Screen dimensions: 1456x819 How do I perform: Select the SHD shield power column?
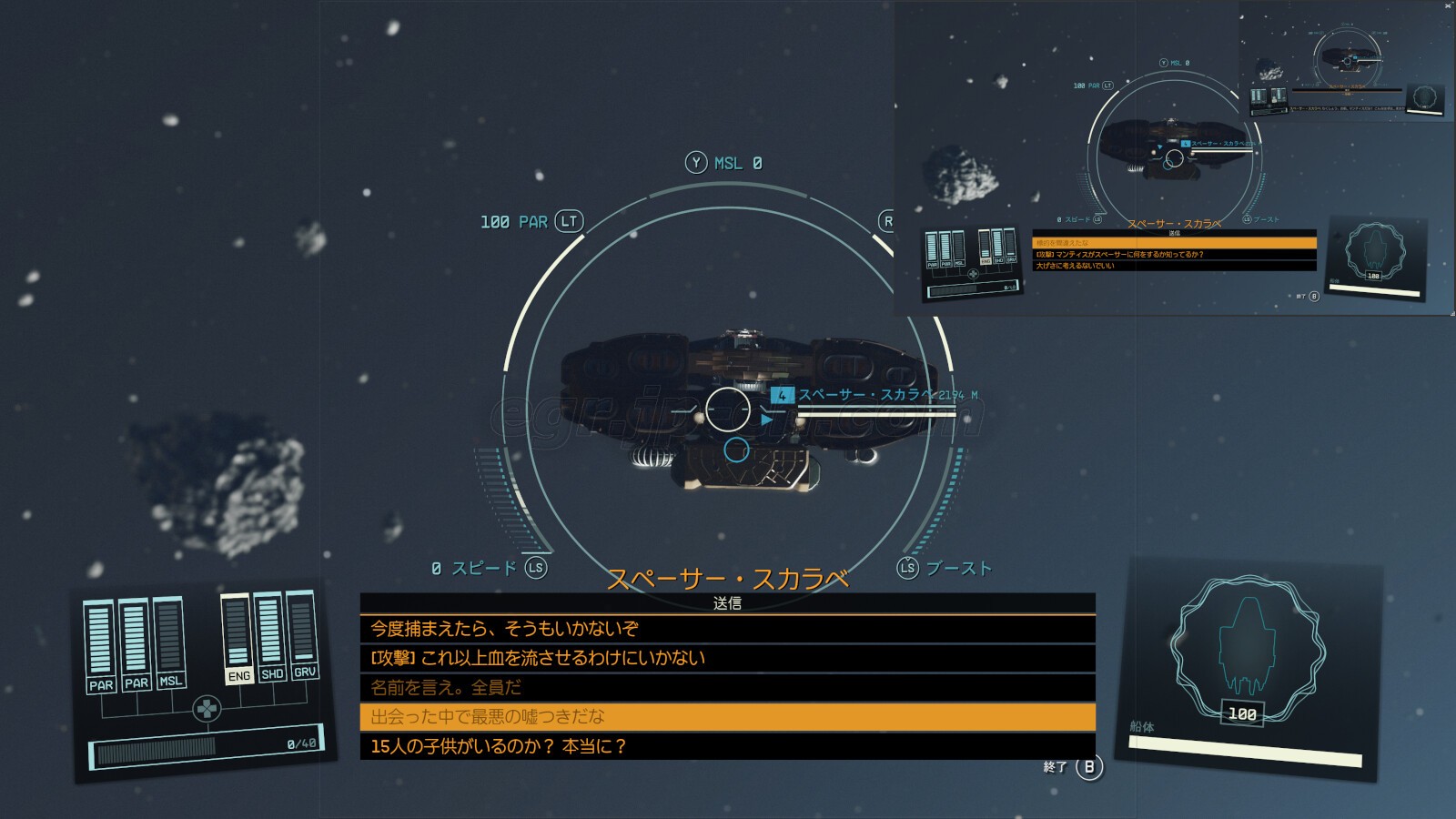[270, 636]
